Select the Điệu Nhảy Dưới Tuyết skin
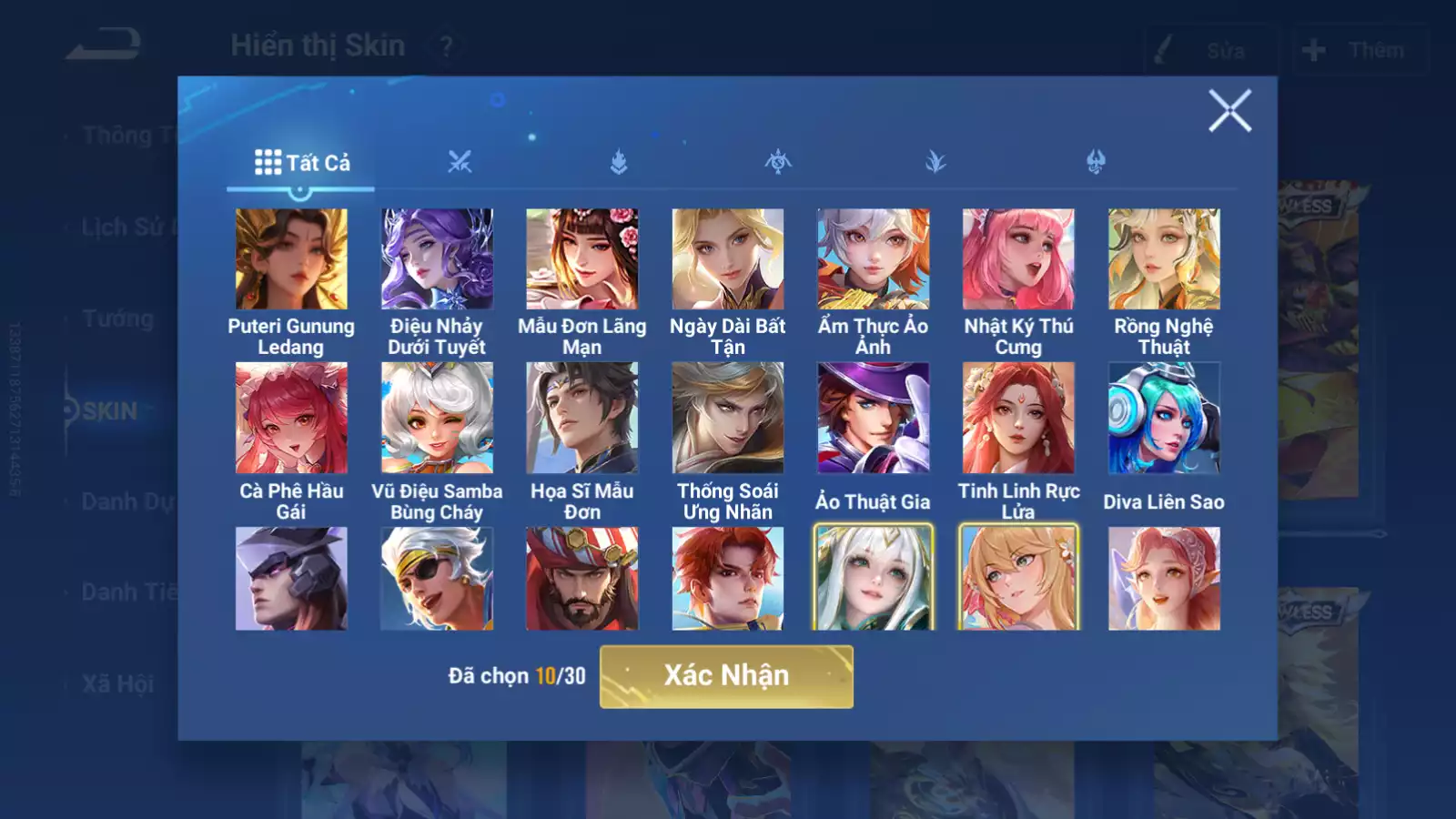This screenshot has height=819, width=1456. [x=437, y=259]
